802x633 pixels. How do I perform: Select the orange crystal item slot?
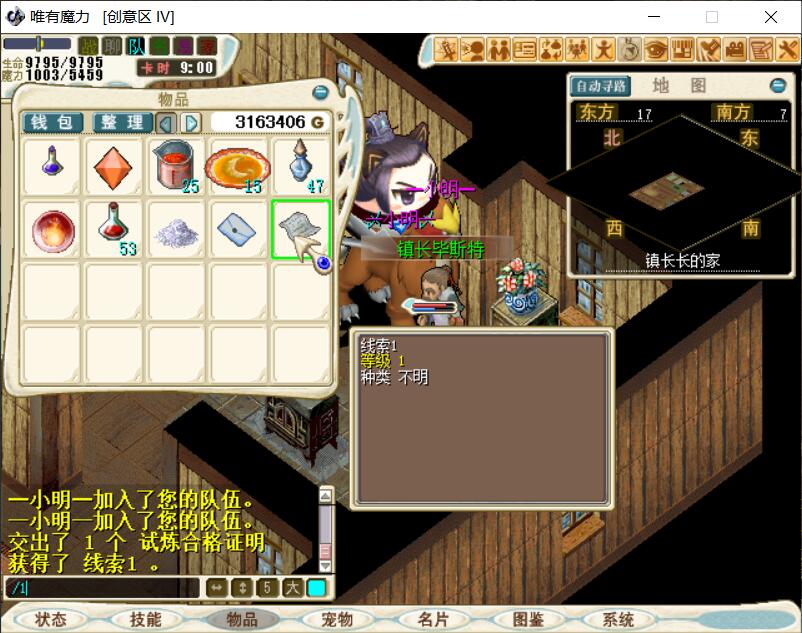pyautogui.click(x=113, y=167)
